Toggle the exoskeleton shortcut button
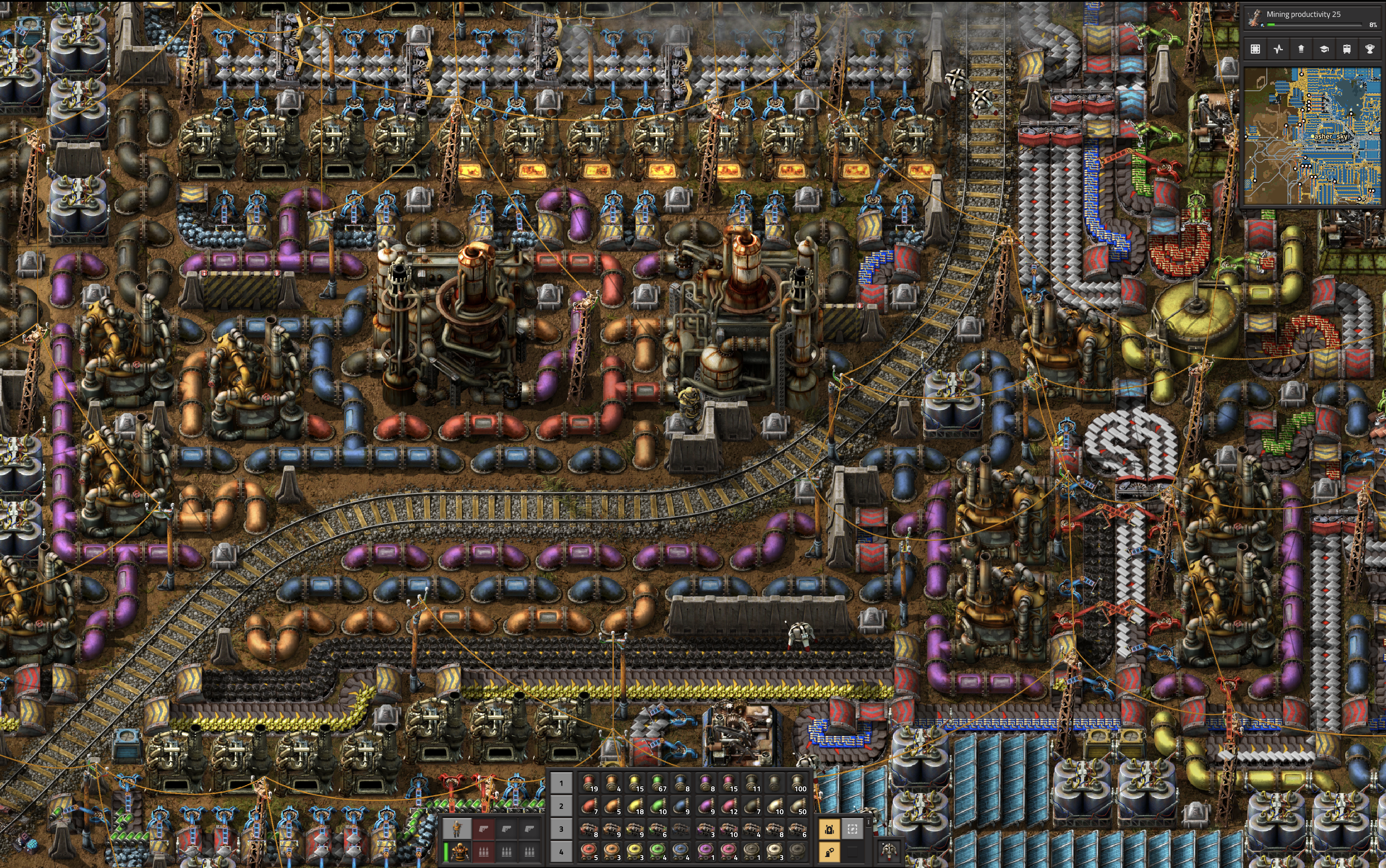 829,852
